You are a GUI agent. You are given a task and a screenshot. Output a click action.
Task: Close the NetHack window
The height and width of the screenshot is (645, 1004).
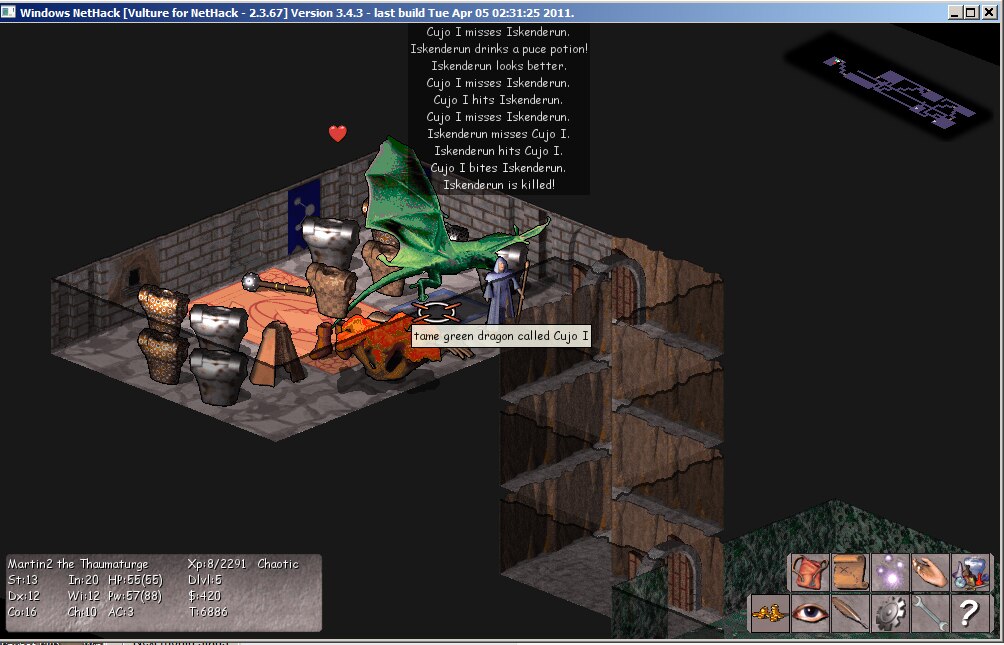(x=989, y=12)
